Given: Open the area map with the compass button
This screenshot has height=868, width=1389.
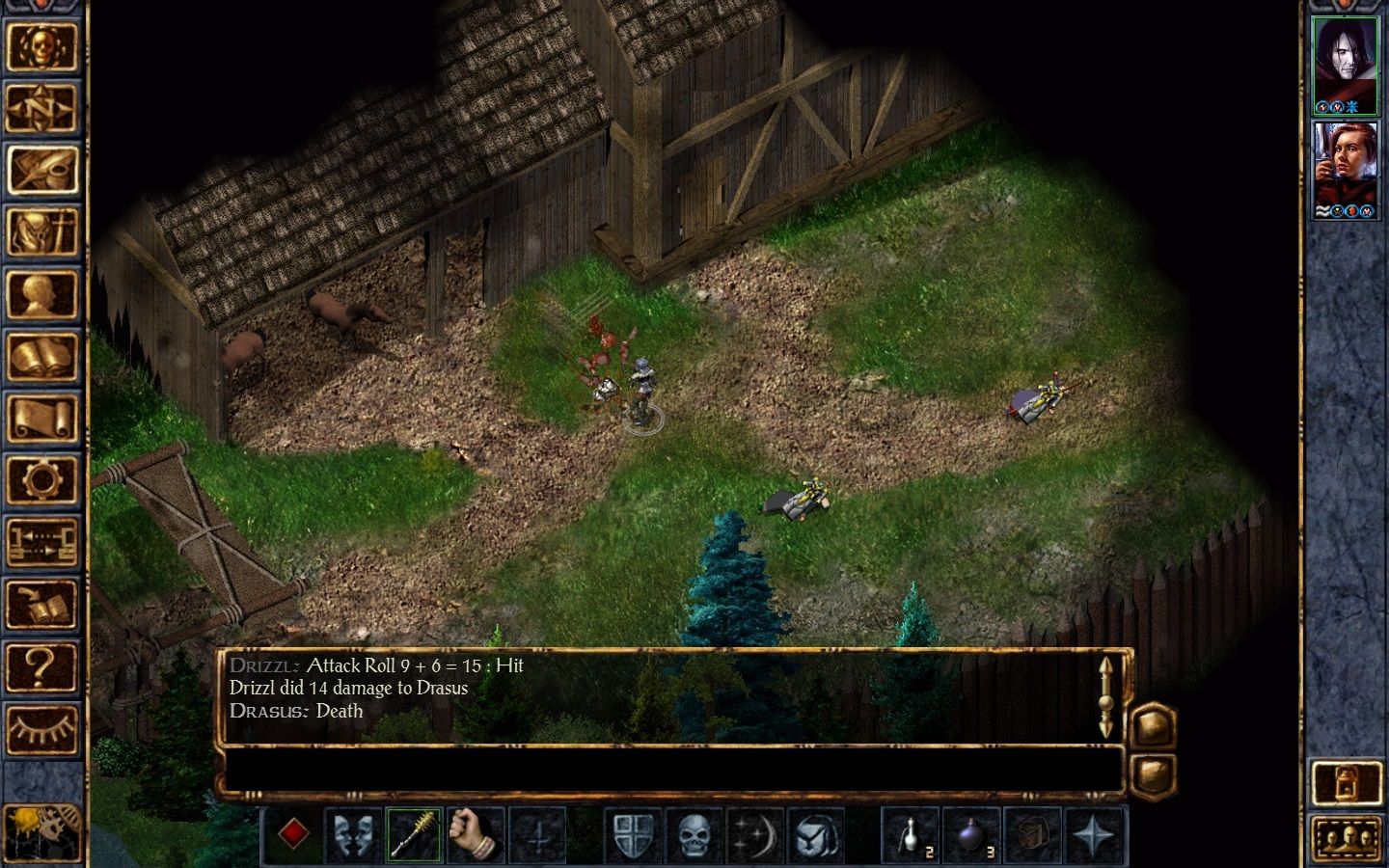Looking at the screenshot, I should tap(41, 108).
